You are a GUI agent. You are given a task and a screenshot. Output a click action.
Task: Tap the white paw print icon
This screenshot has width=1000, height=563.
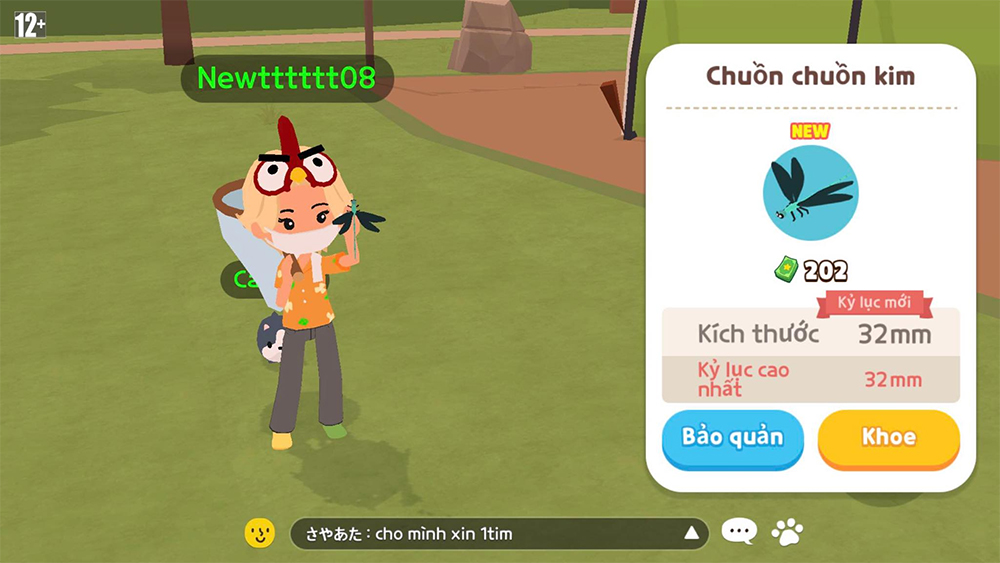[787, 532]
